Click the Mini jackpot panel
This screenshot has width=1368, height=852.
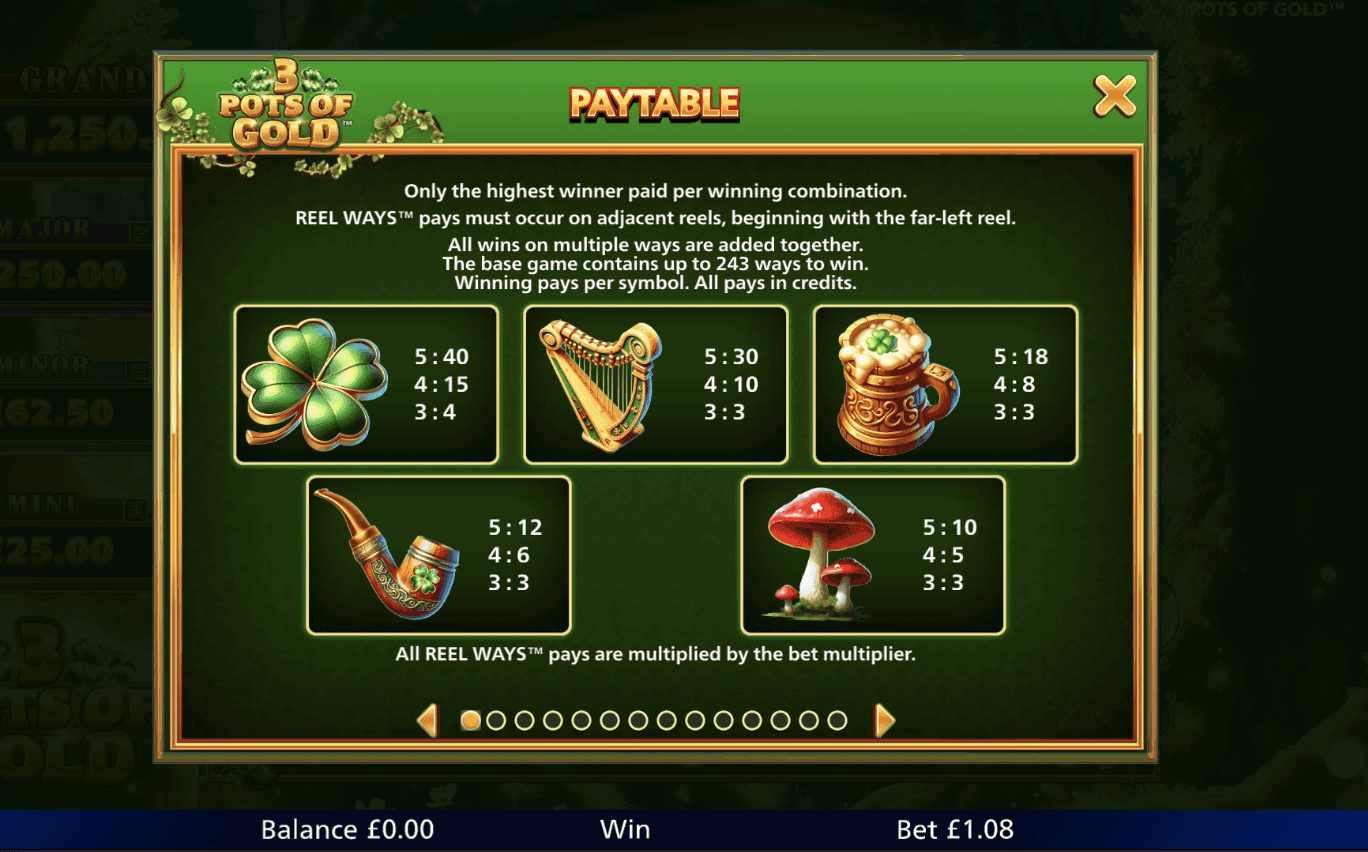pyautogui.click(x=60, y=530)
